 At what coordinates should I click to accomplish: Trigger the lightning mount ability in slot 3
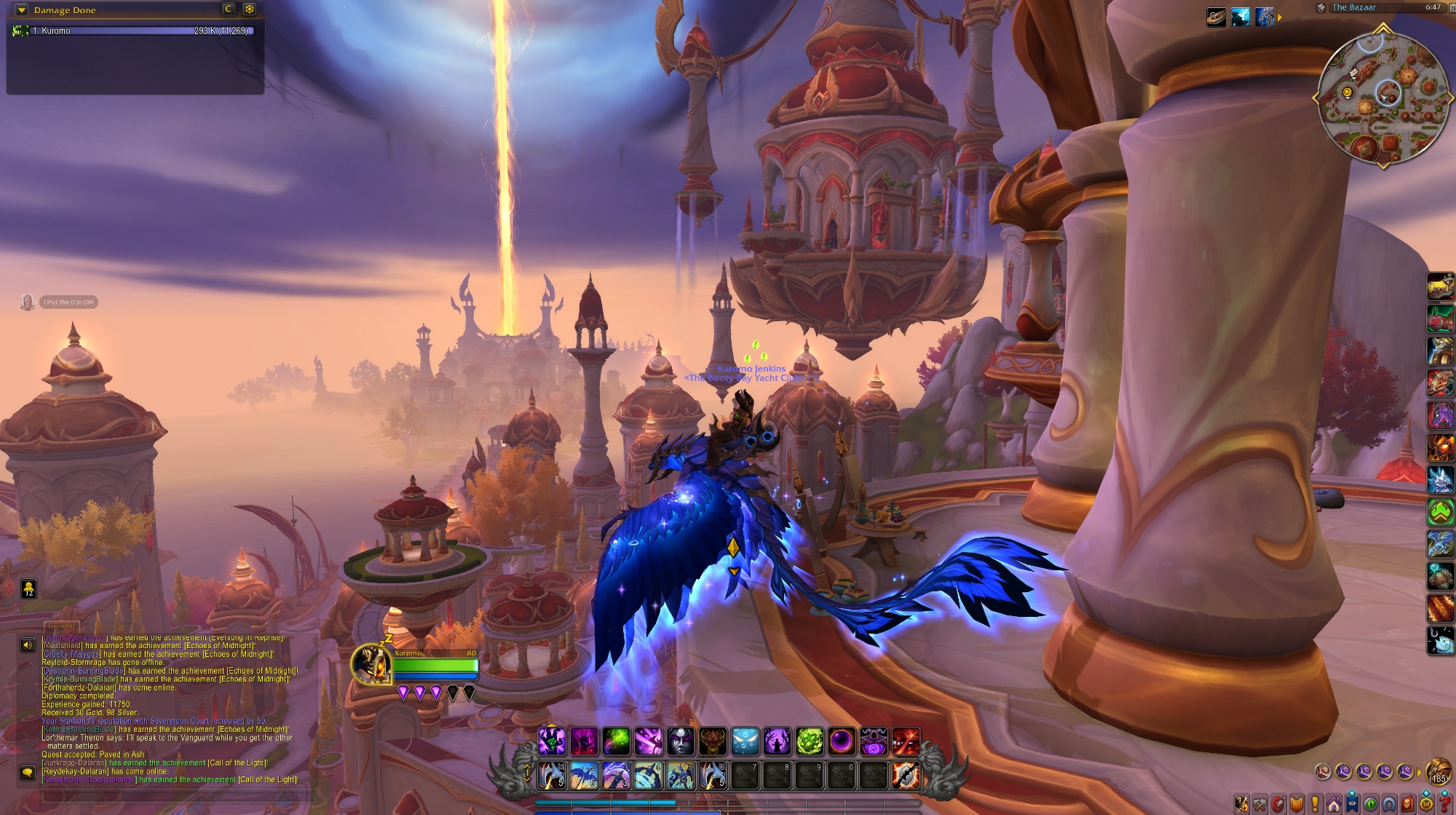coord(616,776)
